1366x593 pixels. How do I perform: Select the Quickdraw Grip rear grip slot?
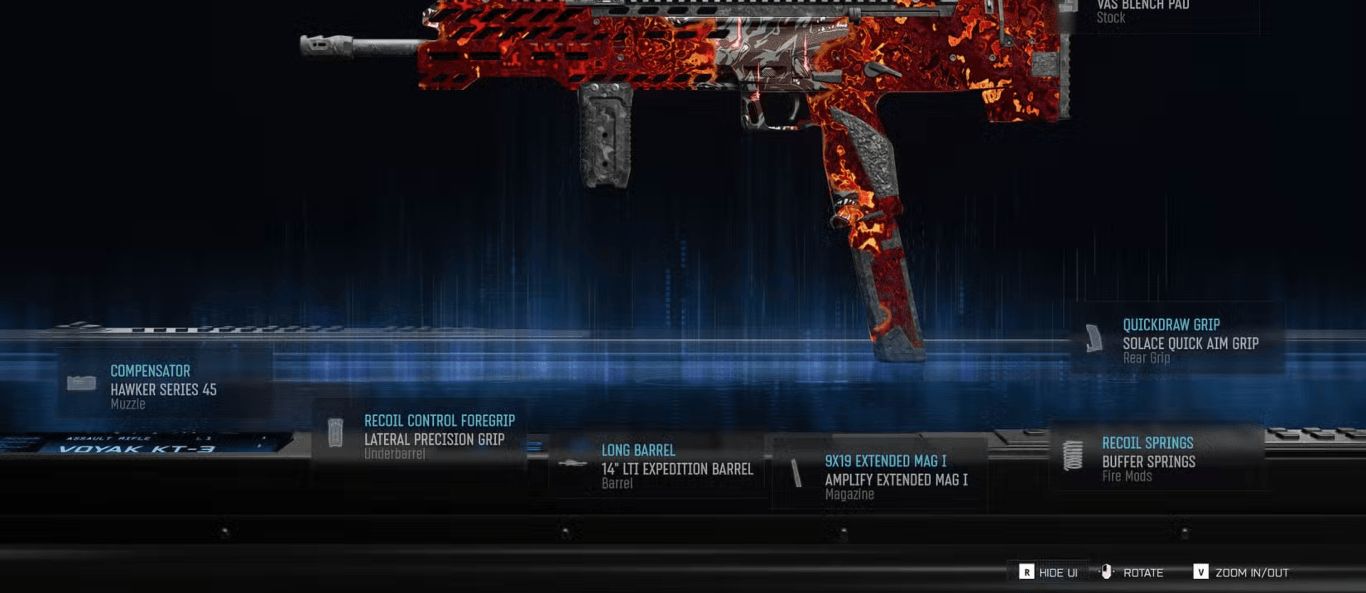pyautogui.click(x=1177, y=340)
